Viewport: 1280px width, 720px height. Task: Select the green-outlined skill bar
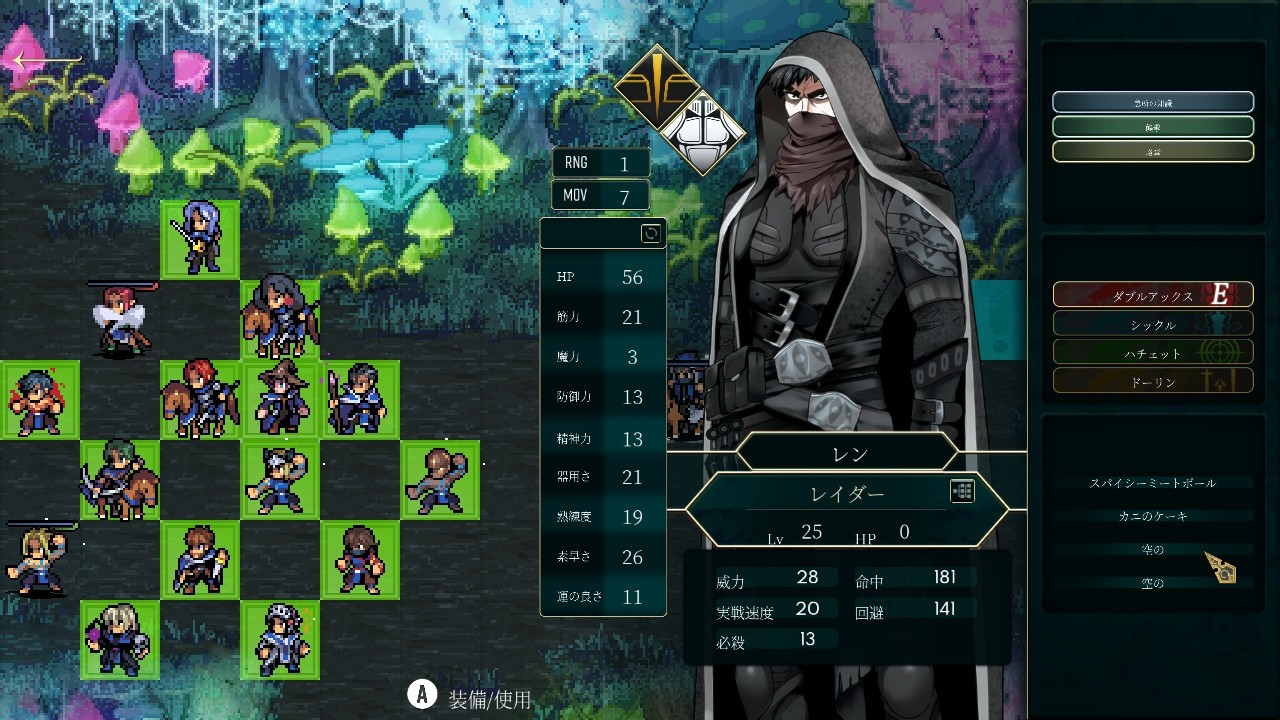click(x=1152, y=127)
